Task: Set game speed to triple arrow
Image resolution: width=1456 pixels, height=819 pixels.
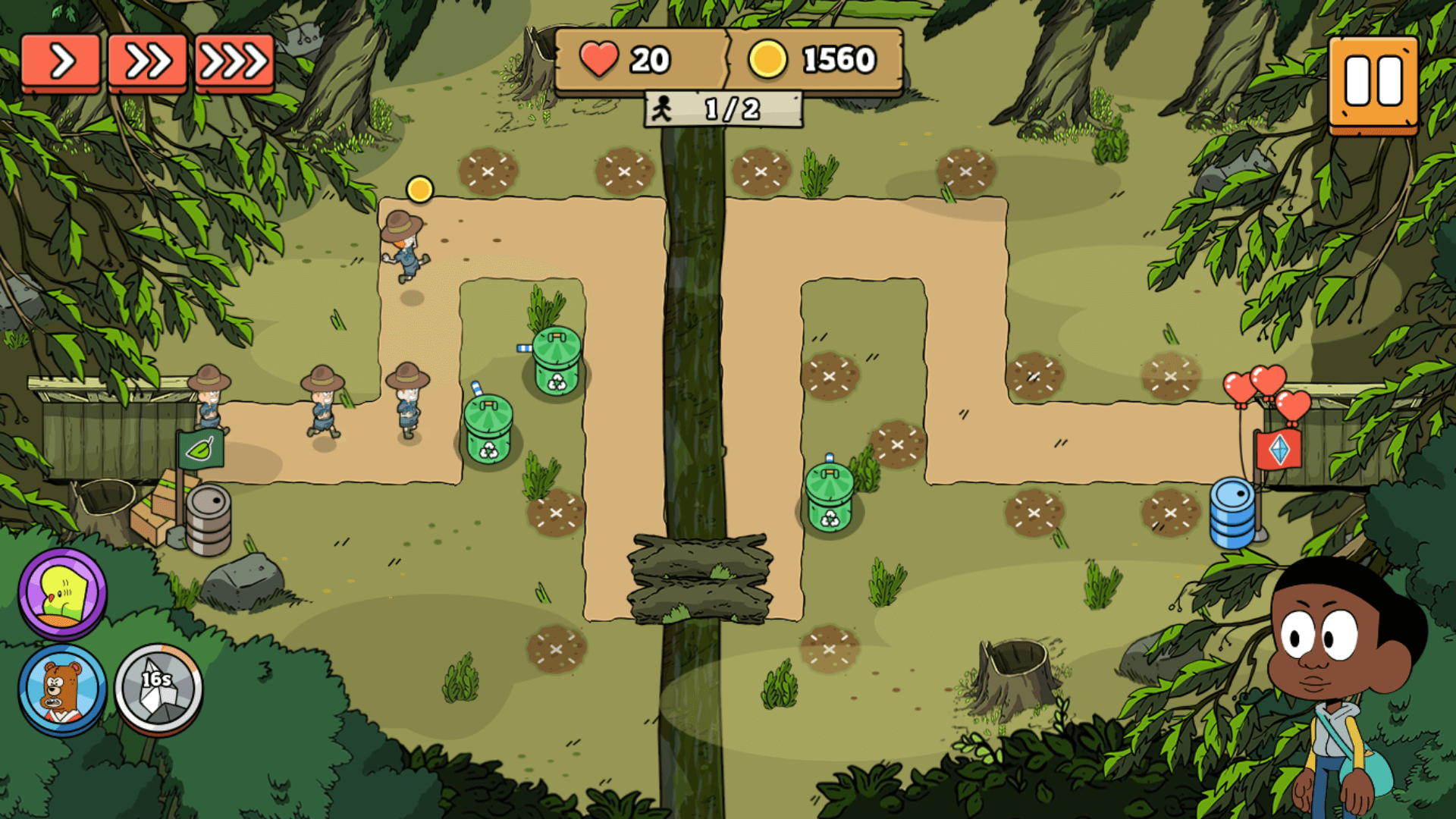Action: coord(234,62)
